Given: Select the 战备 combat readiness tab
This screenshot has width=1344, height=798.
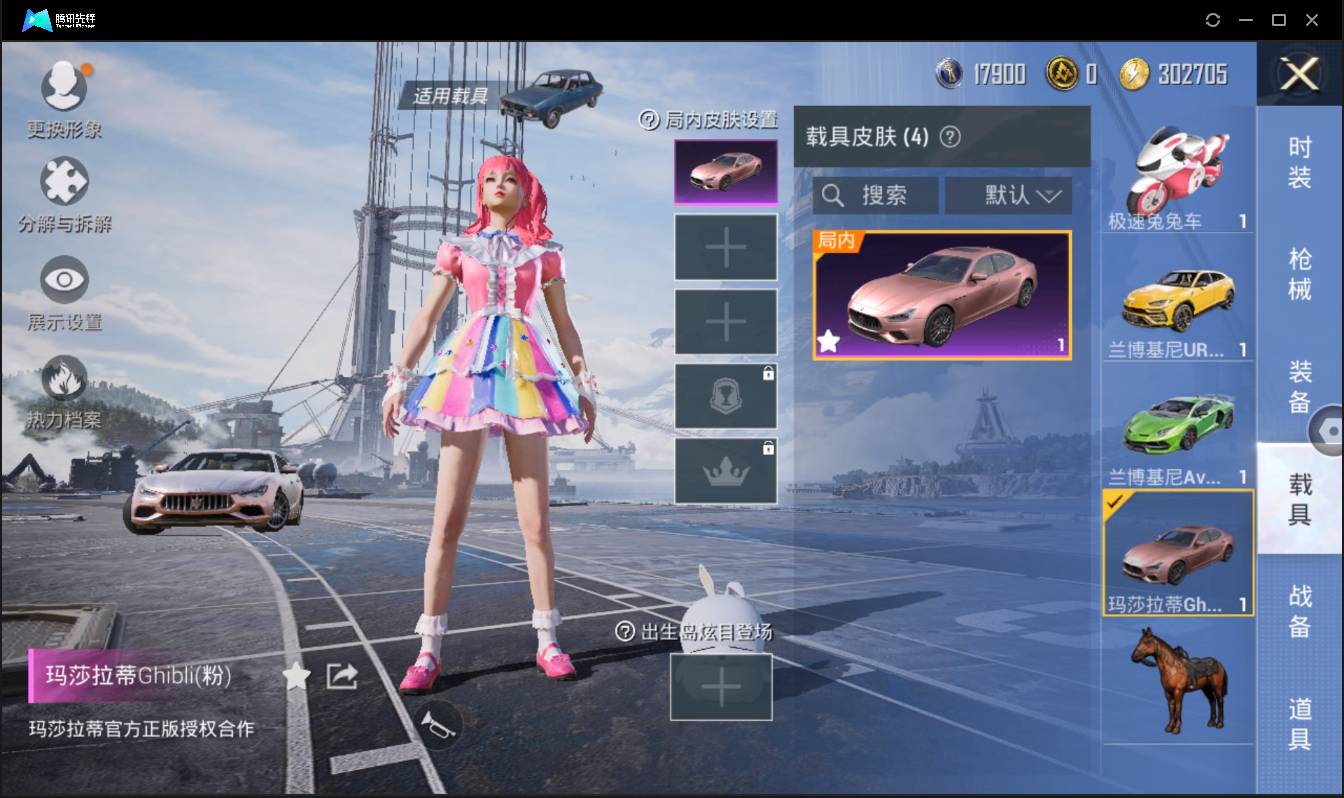Looking at the screenshot, I should tap(1300, 610).
